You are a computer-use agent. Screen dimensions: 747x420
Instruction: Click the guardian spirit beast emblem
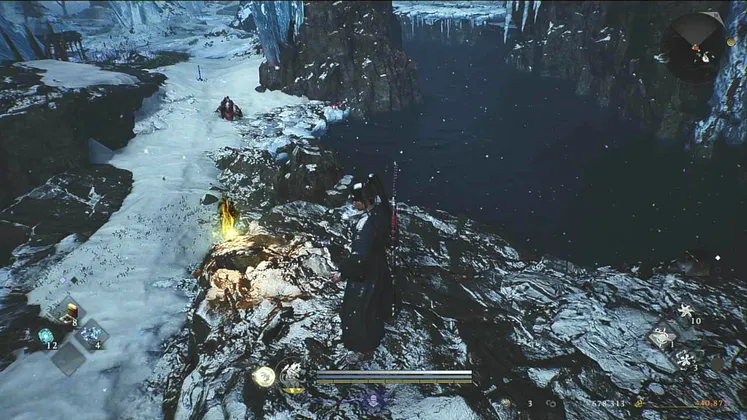tap(294, 376)
